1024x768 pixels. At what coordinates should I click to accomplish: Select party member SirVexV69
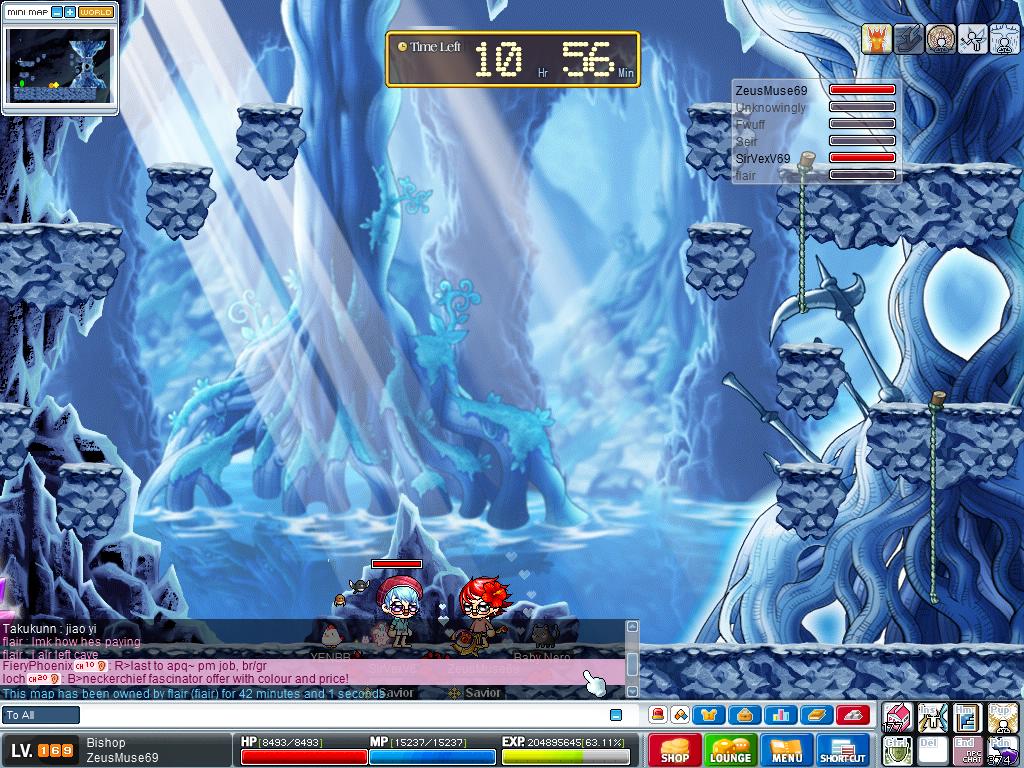pyautogui.click(x=763, y=158)
